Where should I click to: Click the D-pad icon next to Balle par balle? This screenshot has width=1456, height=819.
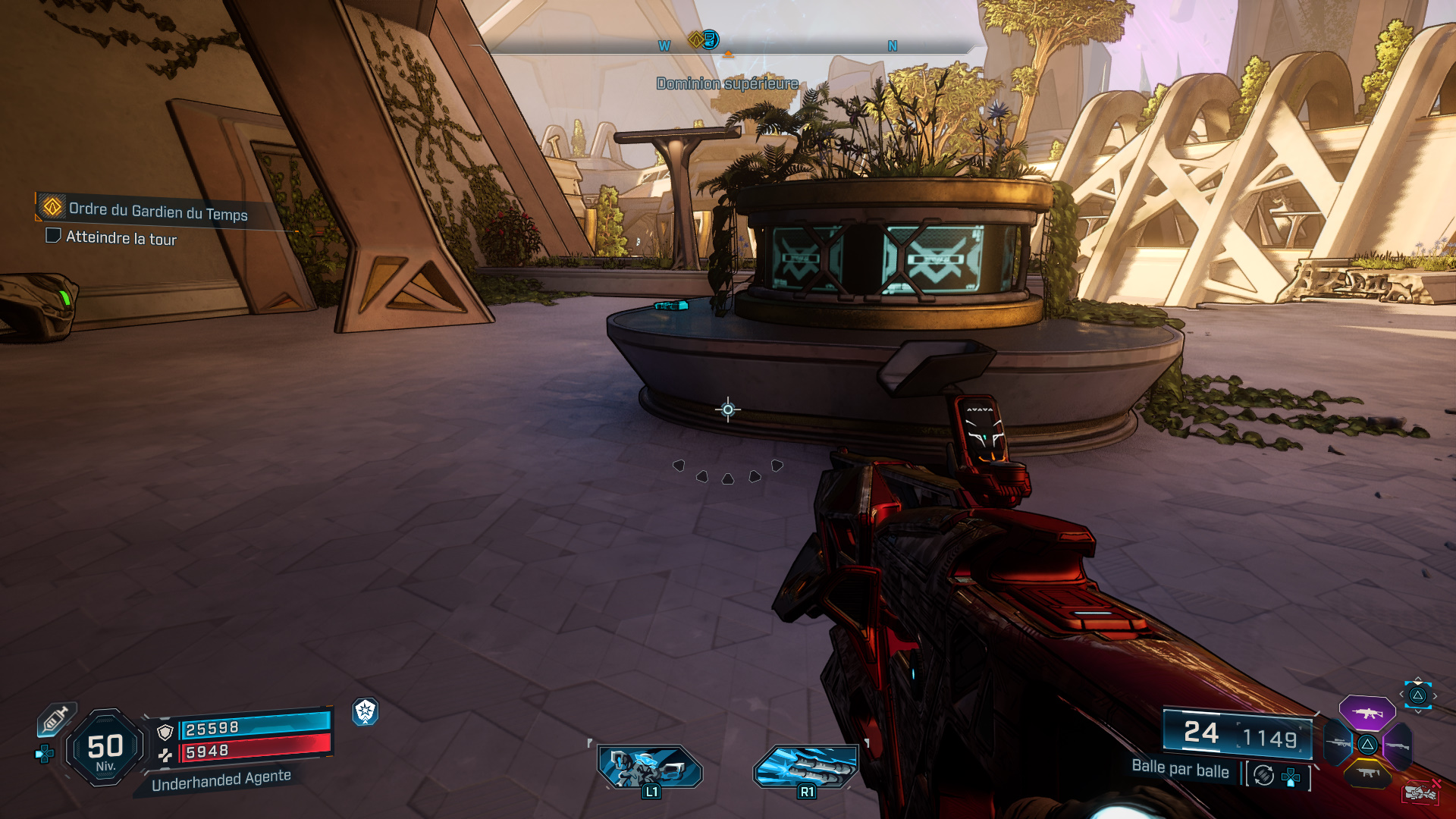click(1291, 777)
